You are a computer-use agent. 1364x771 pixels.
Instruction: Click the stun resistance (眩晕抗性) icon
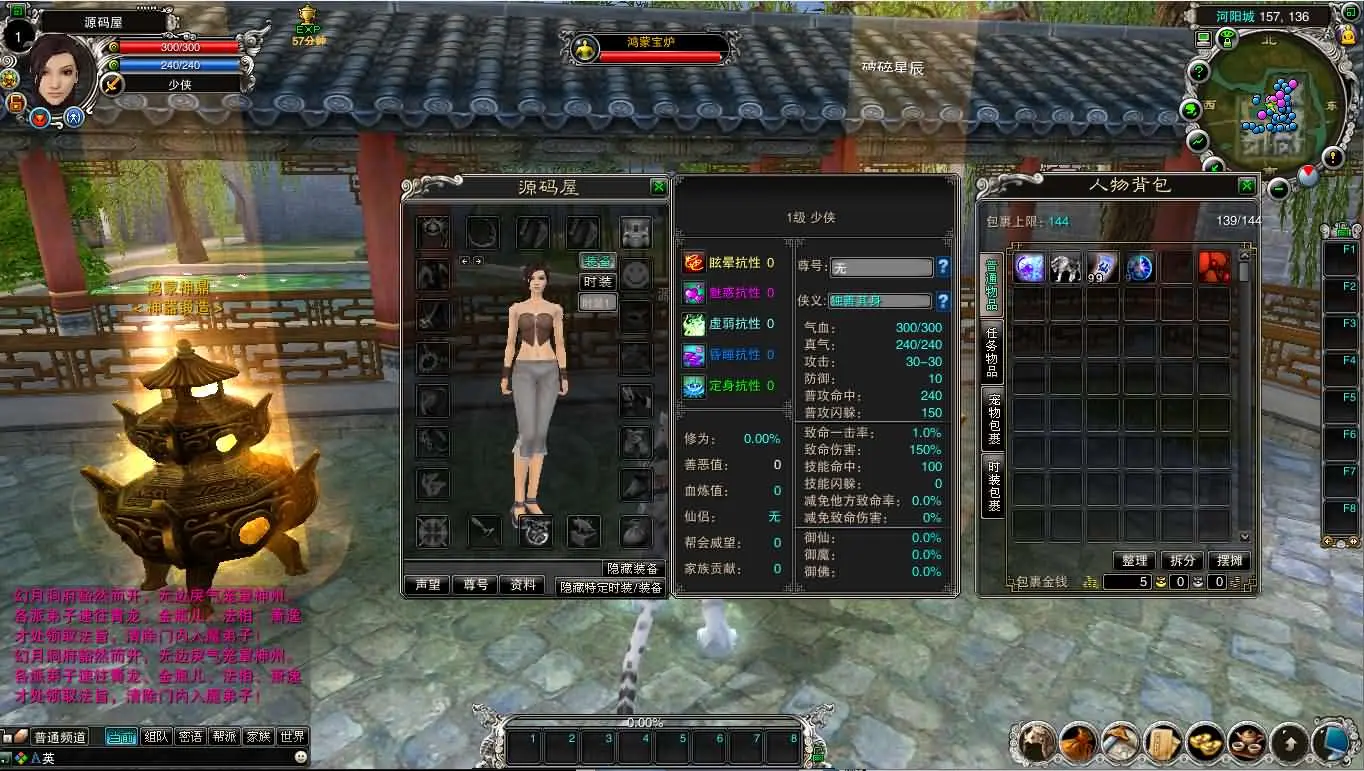click(x=692, y=262)
